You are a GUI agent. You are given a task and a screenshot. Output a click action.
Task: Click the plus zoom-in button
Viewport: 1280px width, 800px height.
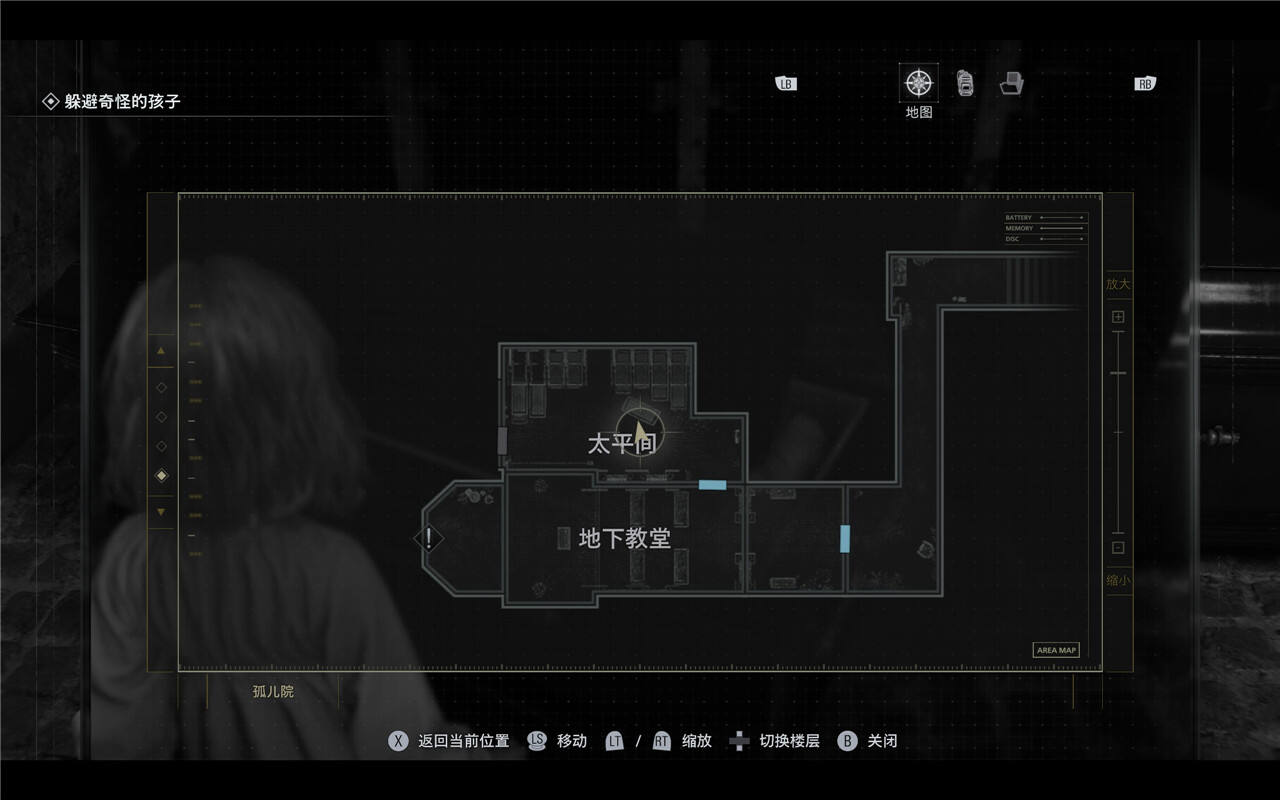tap(1118, 317)
